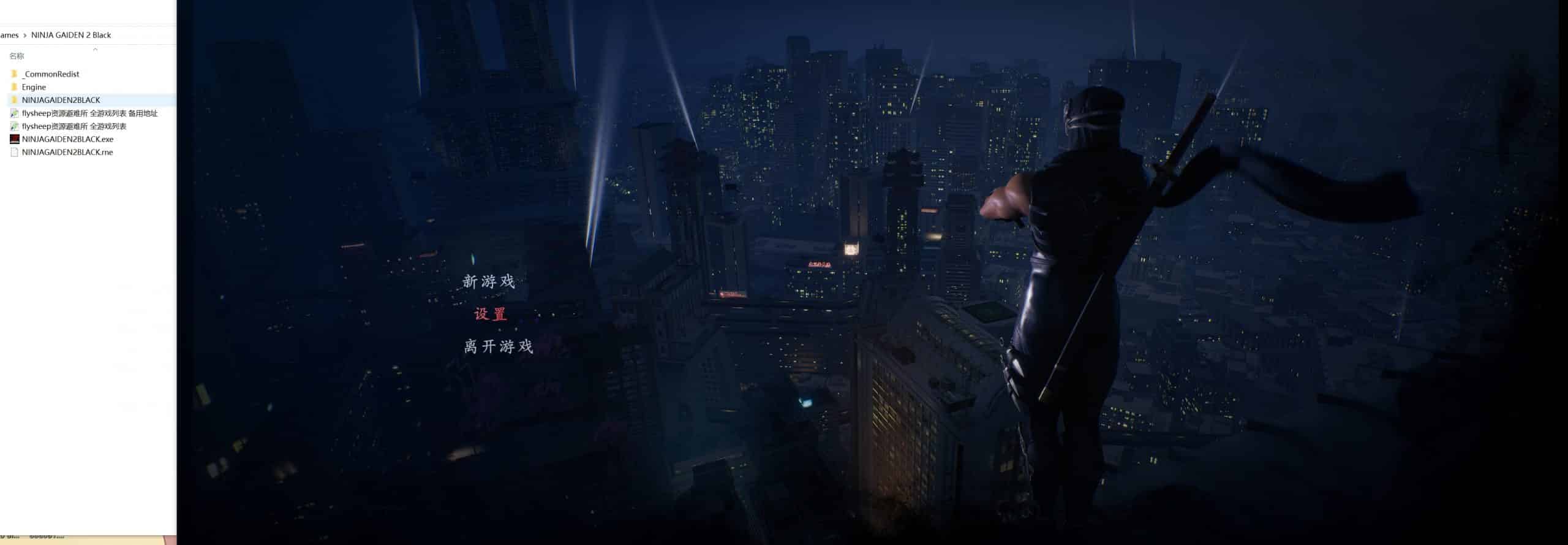Start a new game (新游戏)
This screenshot has width=1568, height=545.
[489, 281]
